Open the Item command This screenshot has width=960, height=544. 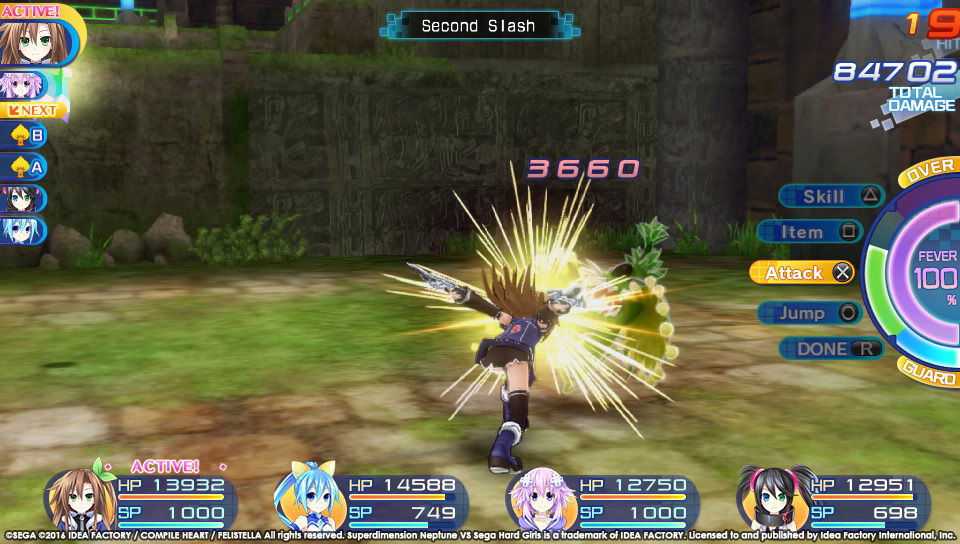coord(808,232)
